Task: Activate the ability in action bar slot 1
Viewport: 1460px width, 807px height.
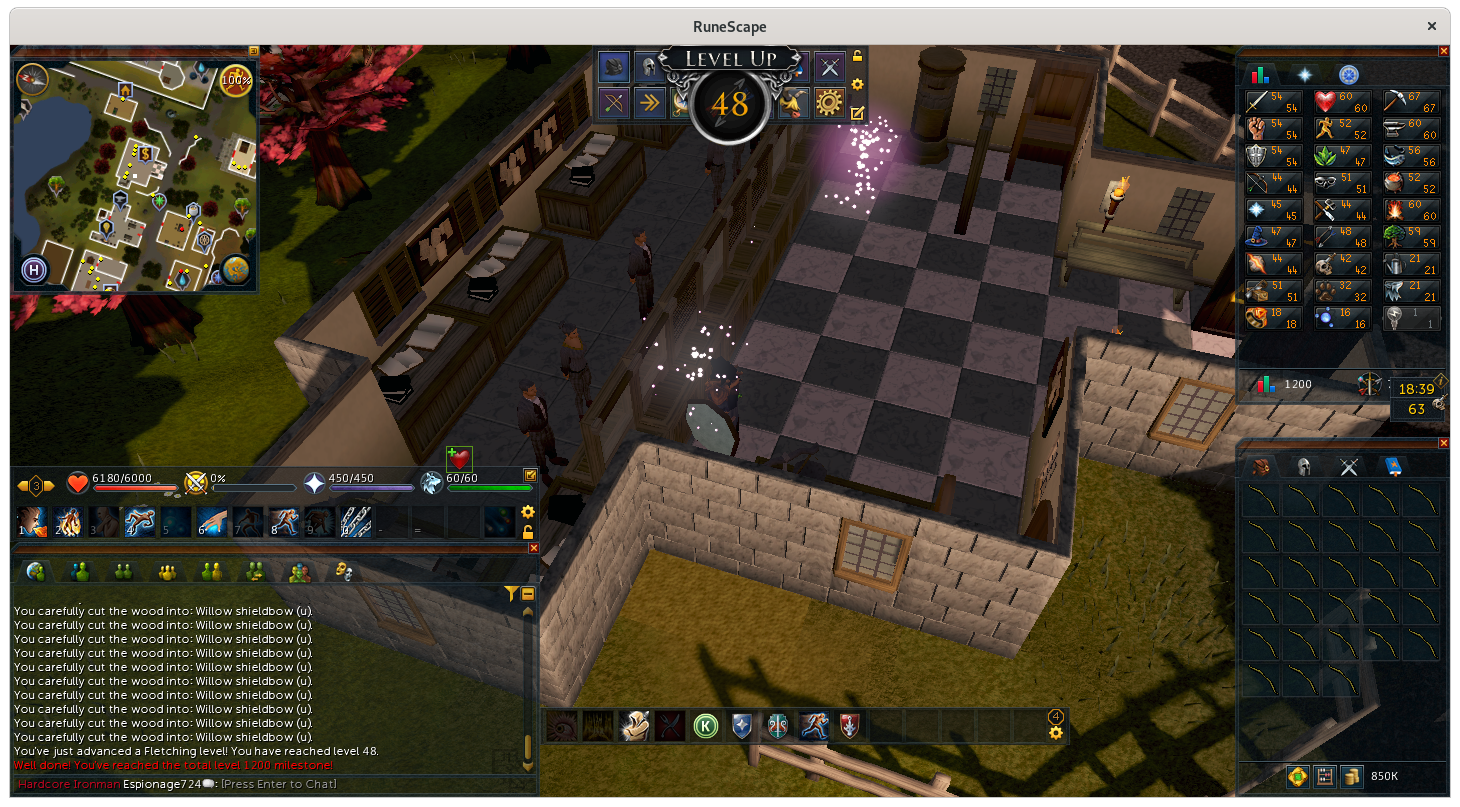Action: pos(31,521)
